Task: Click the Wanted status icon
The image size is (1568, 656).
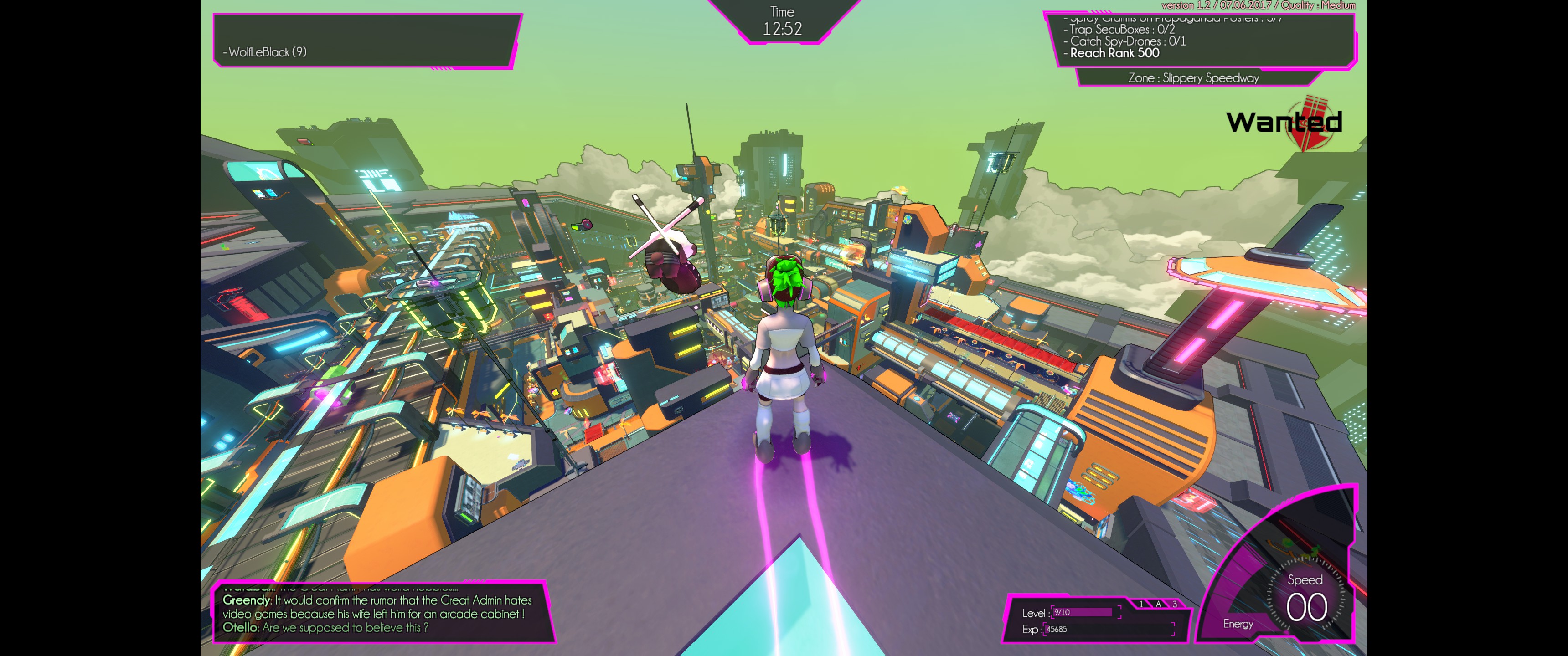Action: 1283,122
